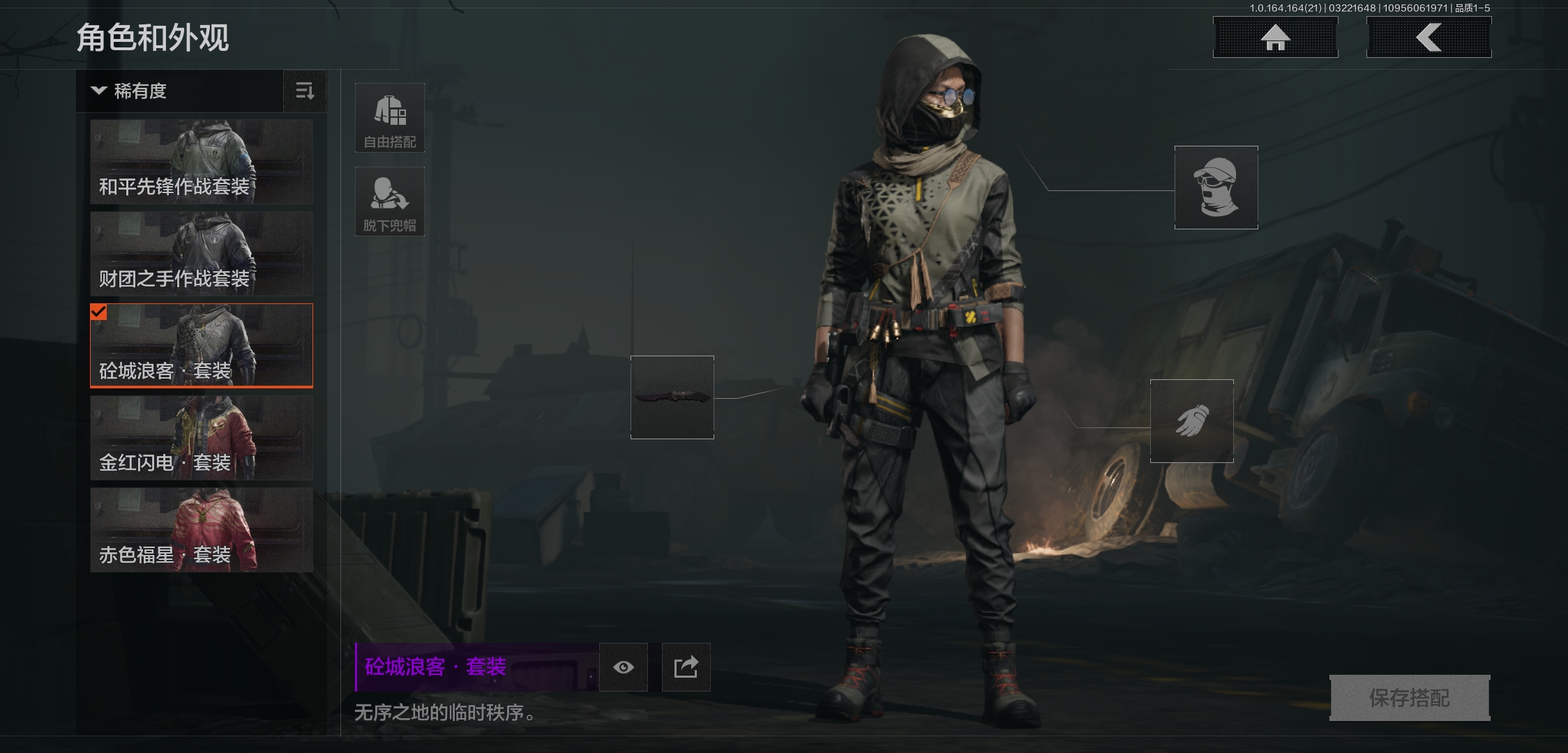
Task: Select the 砼城浪客·套装 outfit tile
Action: tap(202, 346)
